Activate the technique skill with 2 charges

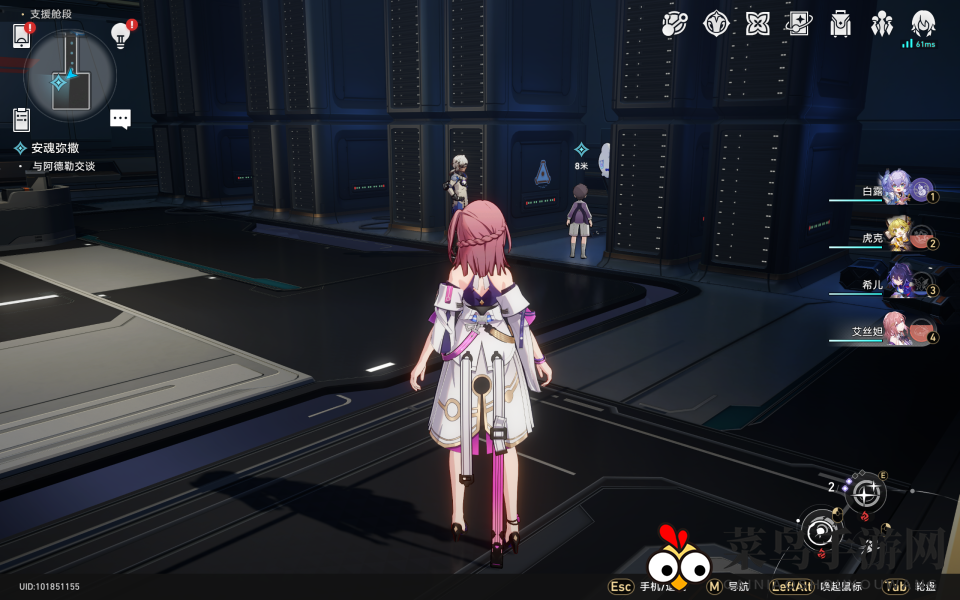click(x=865, y=493)
